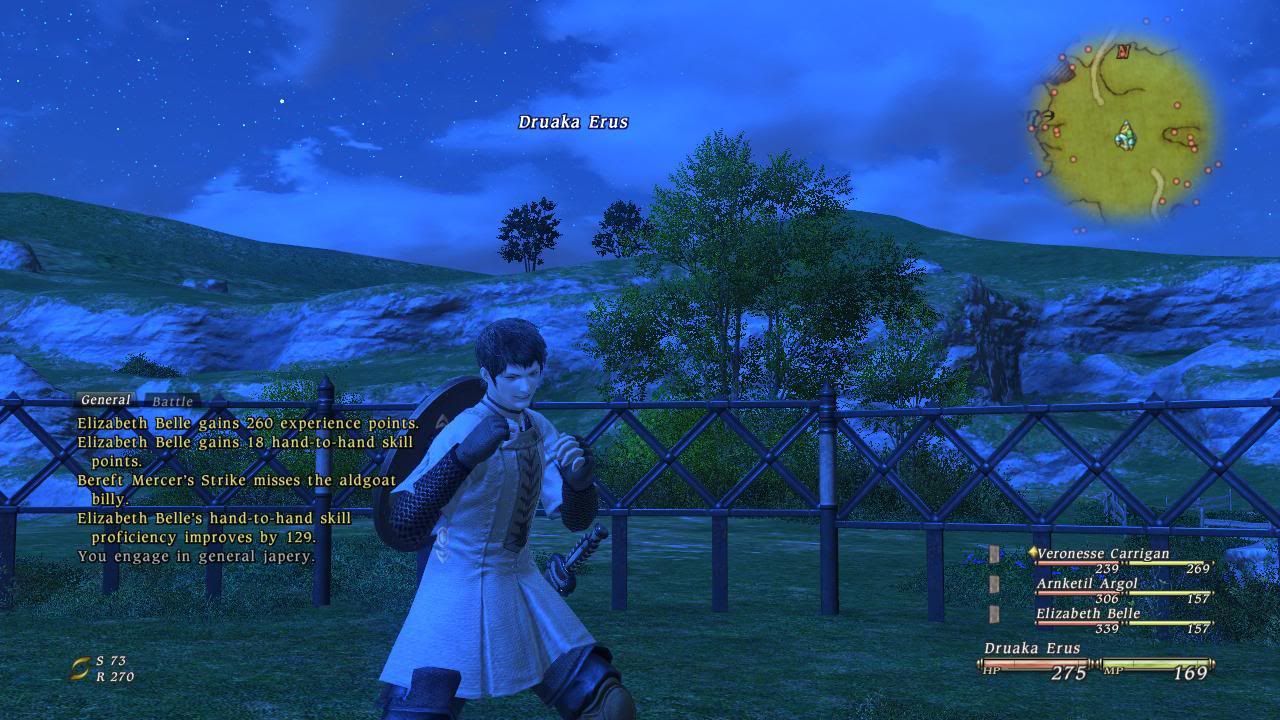Click Arnketil Argol's red HP bar
Screen dimensions: 1280x720
tap(1078, 593)
